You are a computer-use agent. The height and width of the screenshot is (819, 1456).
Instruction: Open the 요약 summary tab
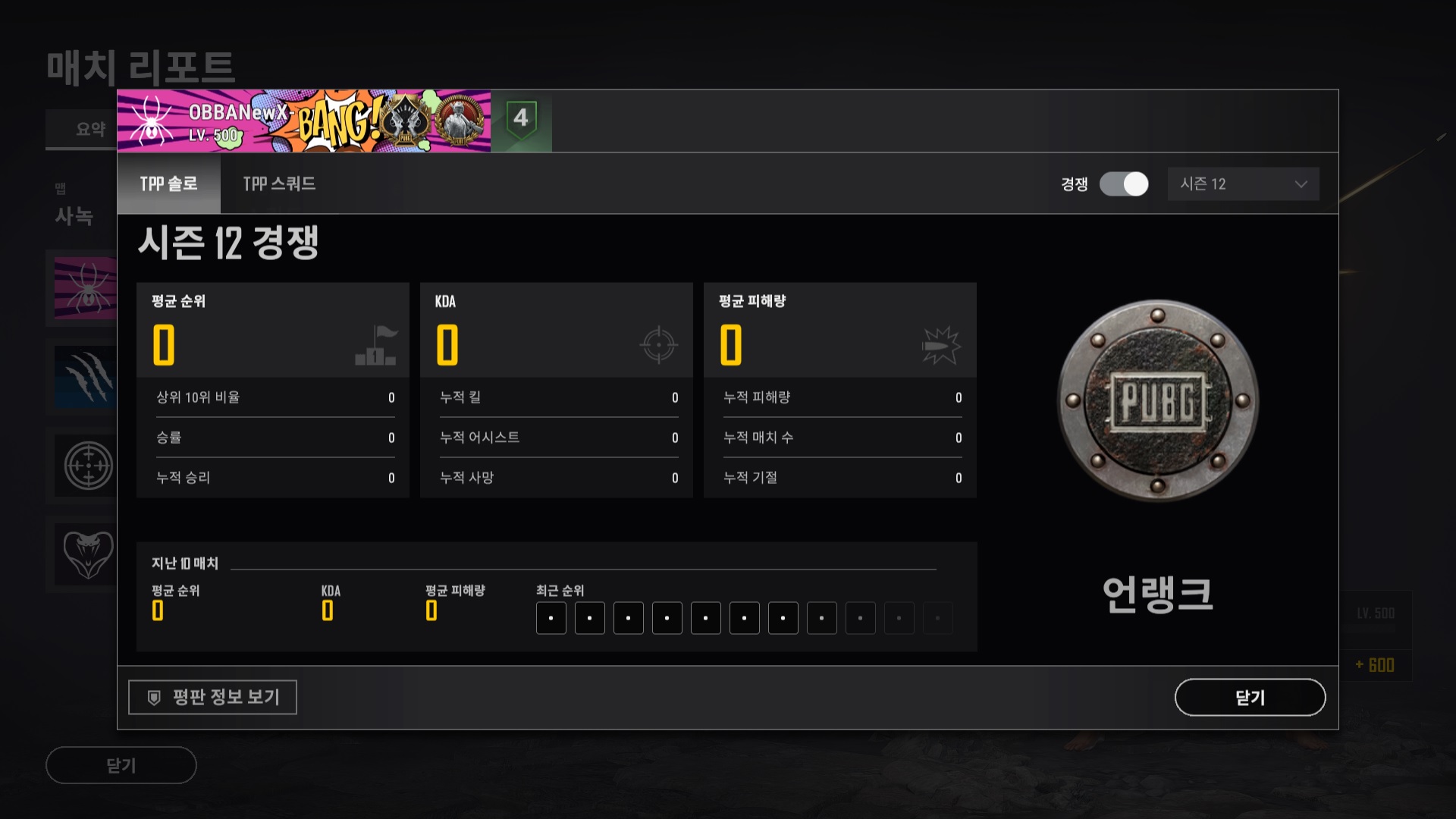tap(90, 130)
